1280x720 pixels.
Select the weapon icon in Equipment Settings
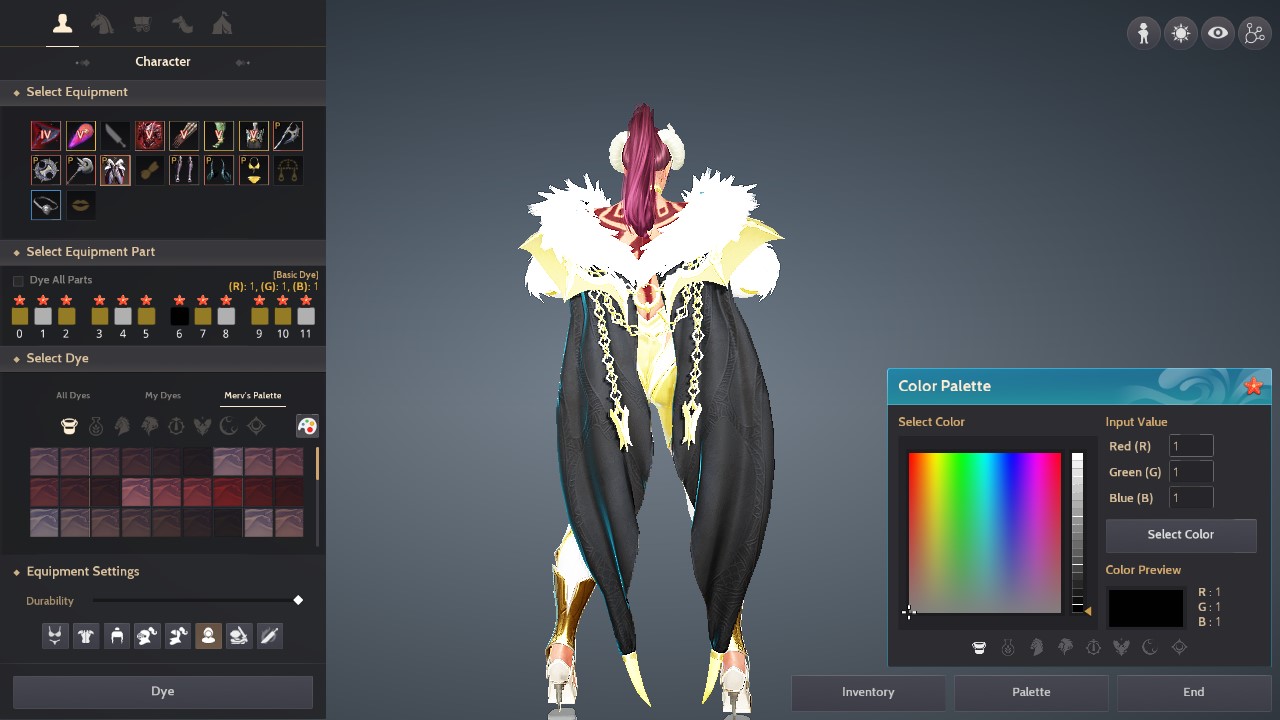[269, 635]
